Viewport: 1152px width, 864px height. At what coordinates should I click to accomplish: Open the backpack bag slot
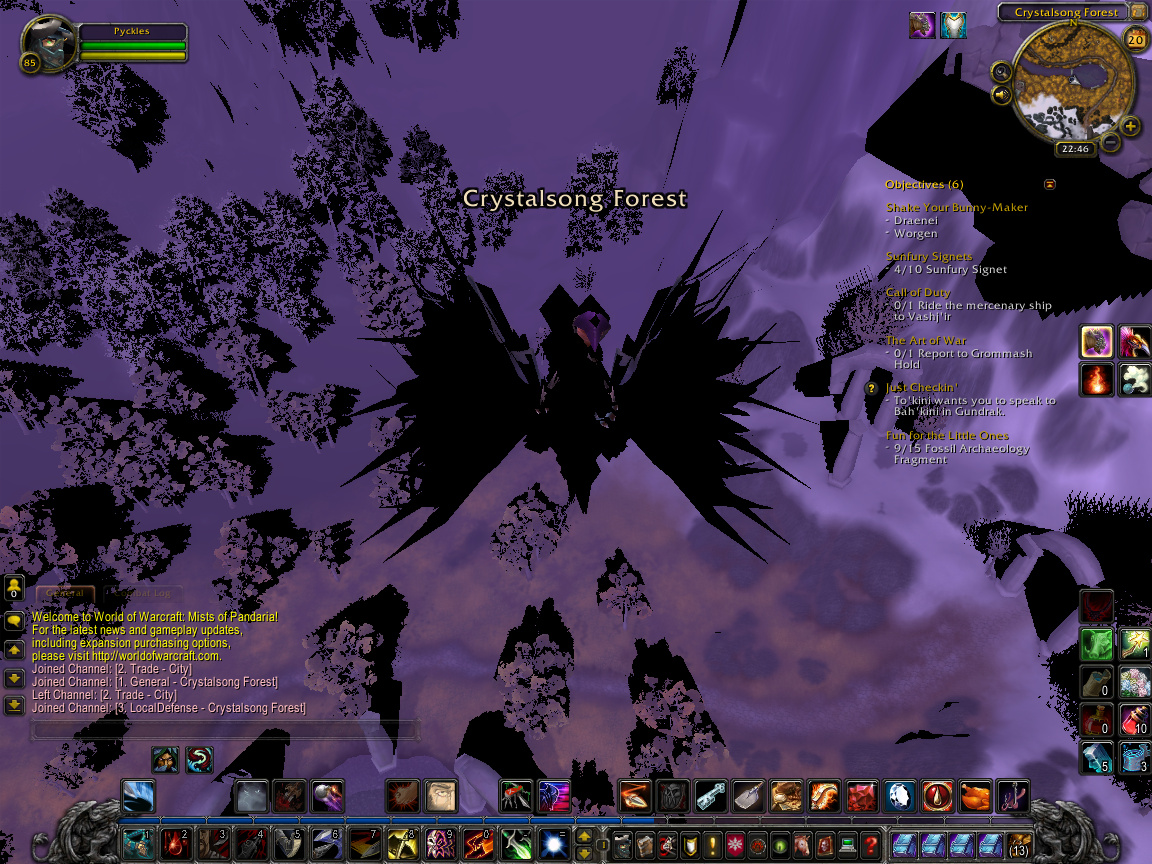[1020, 845]
